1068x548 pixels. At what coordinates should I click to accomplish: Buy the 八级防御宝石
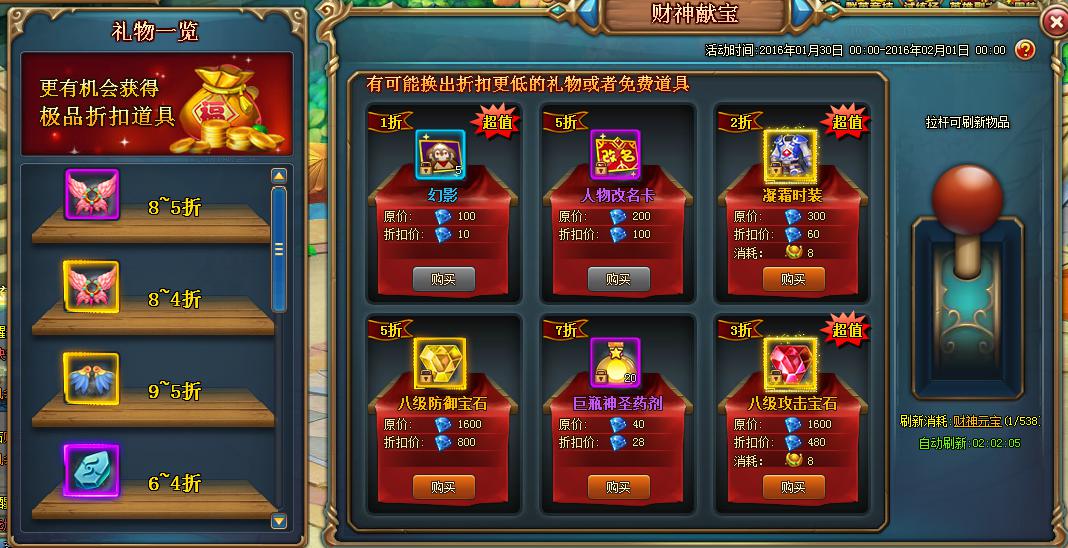443,487
